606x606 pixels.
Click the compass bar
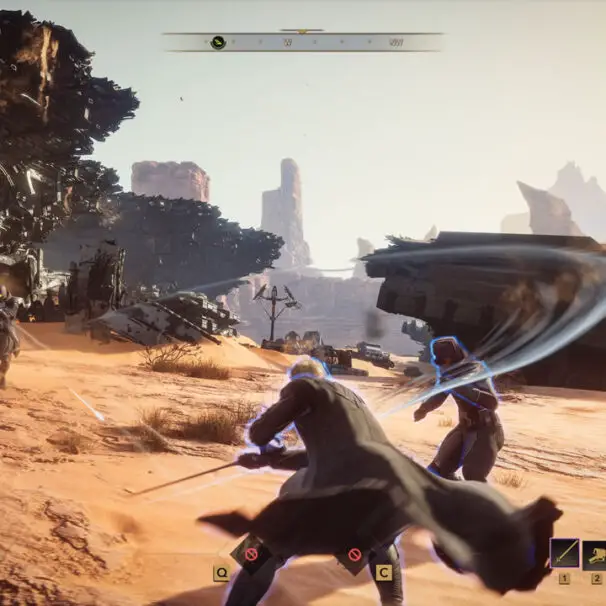(x=302, y=42)
